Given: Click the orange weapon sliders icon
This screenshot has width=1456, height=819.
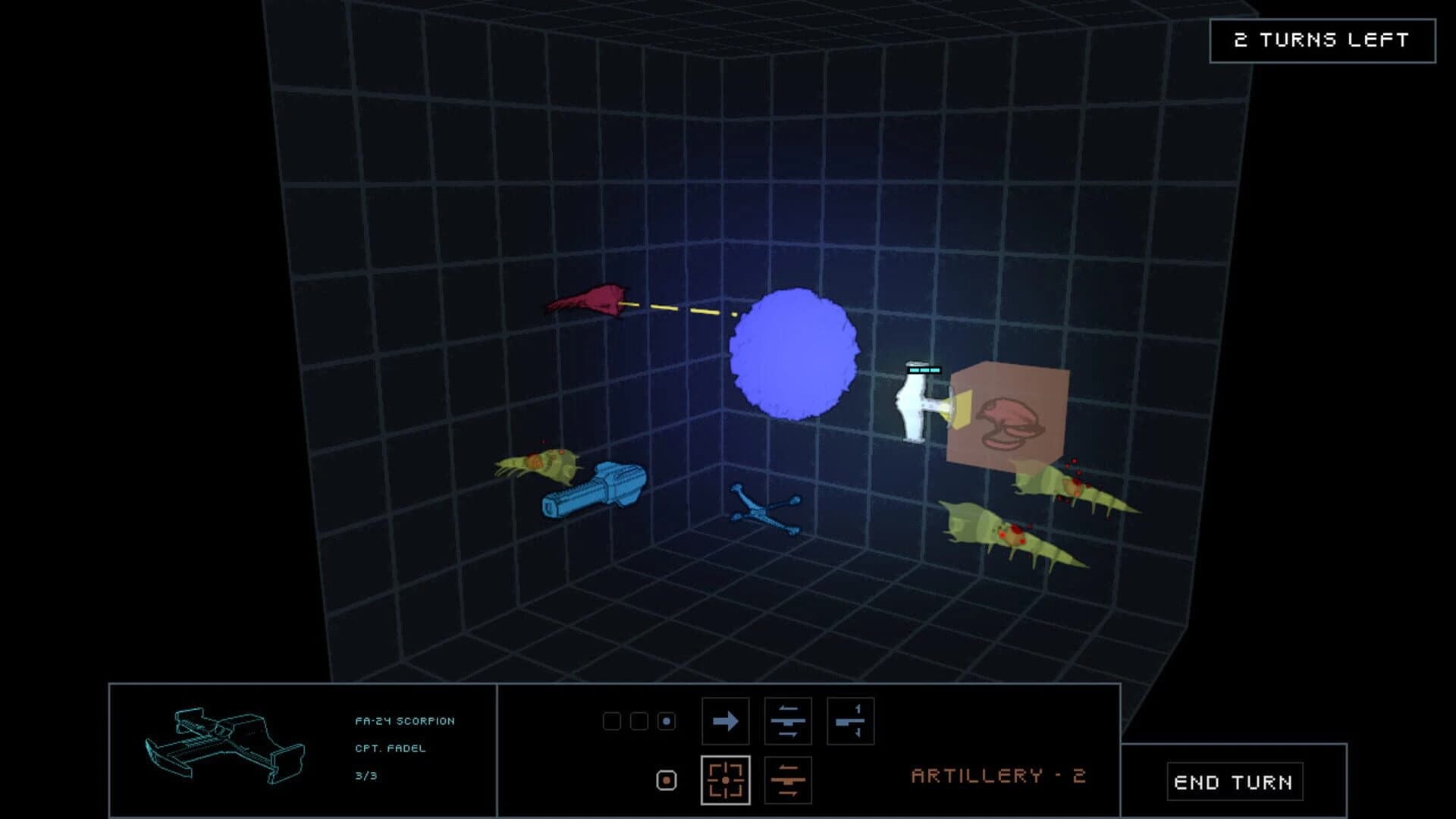Looking at the screenshot, I should (x=789, y=780).
